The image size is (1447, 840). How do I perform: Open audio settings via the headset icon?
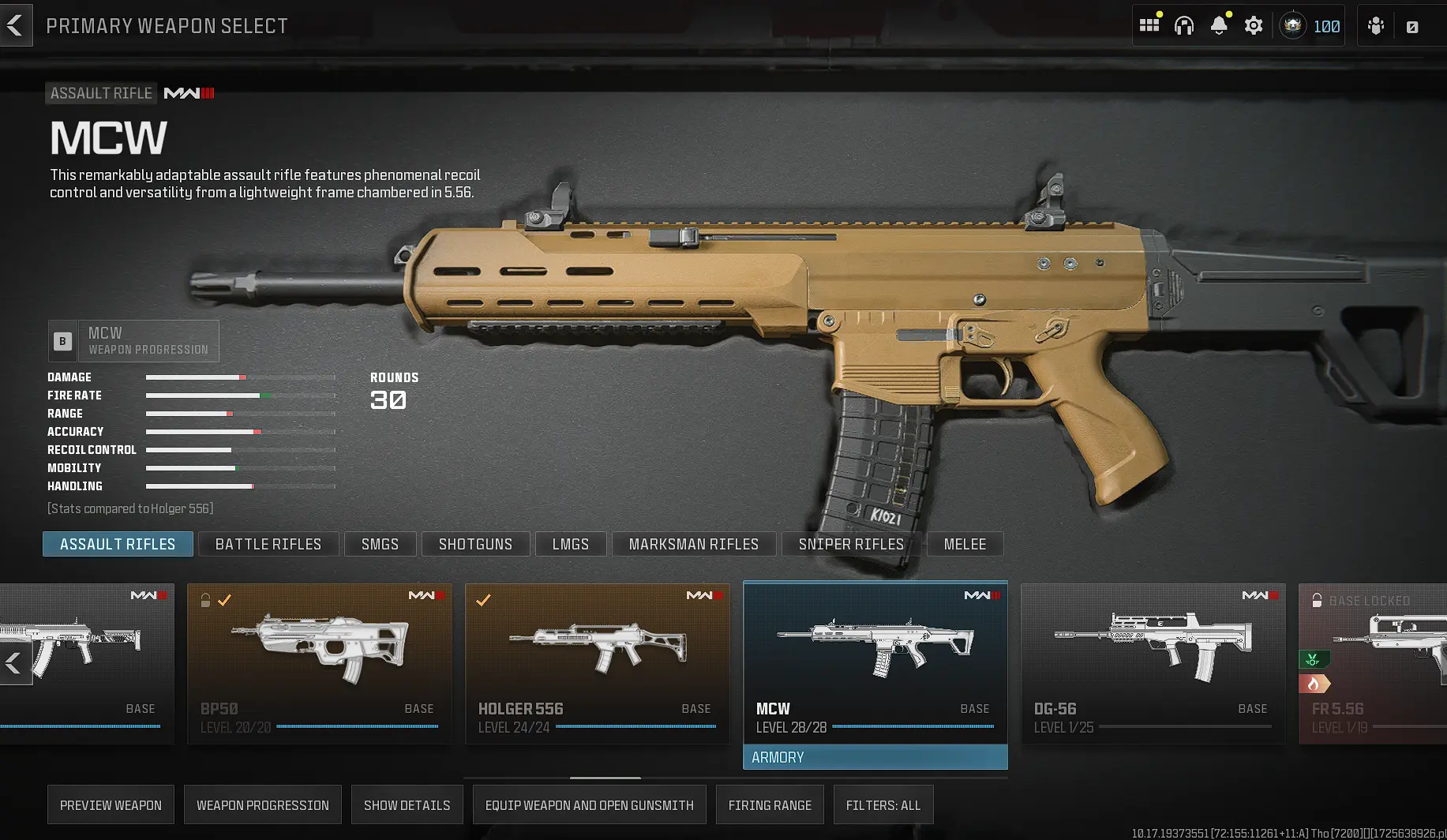(1184, 24)
